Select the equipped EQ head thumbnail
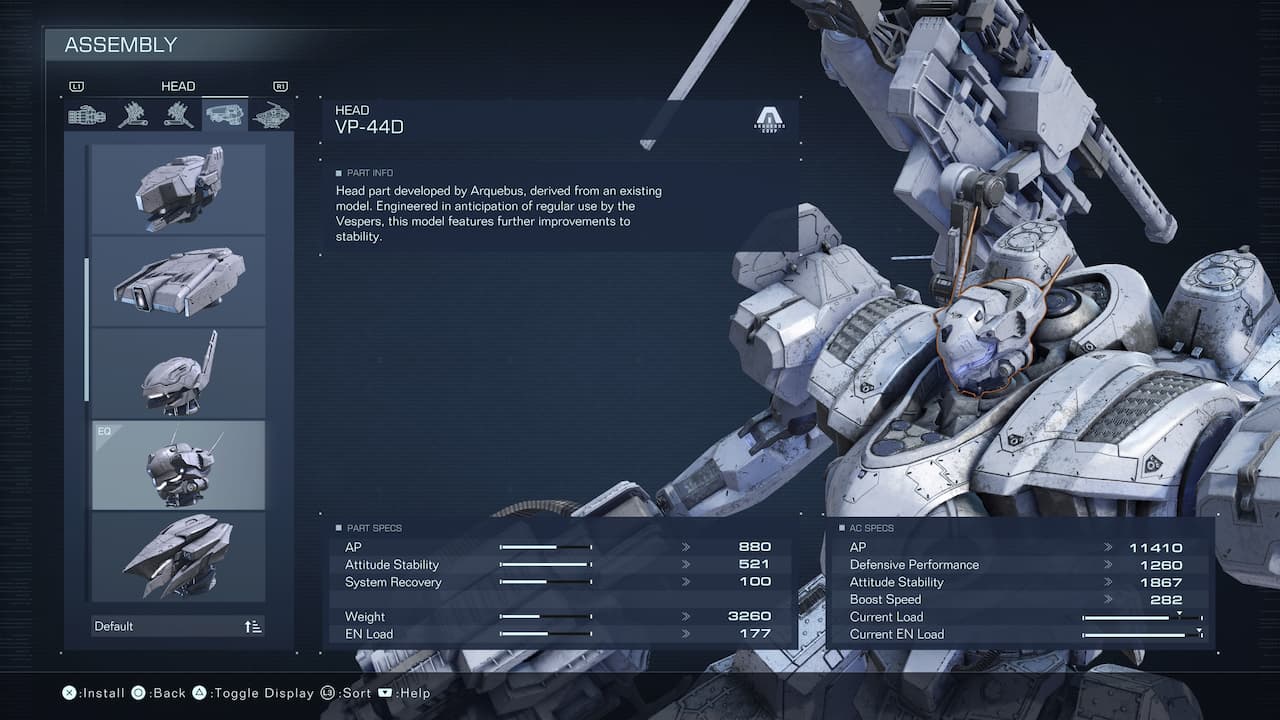This screenshot has width=1280, height=720. [x=178, y=465]
